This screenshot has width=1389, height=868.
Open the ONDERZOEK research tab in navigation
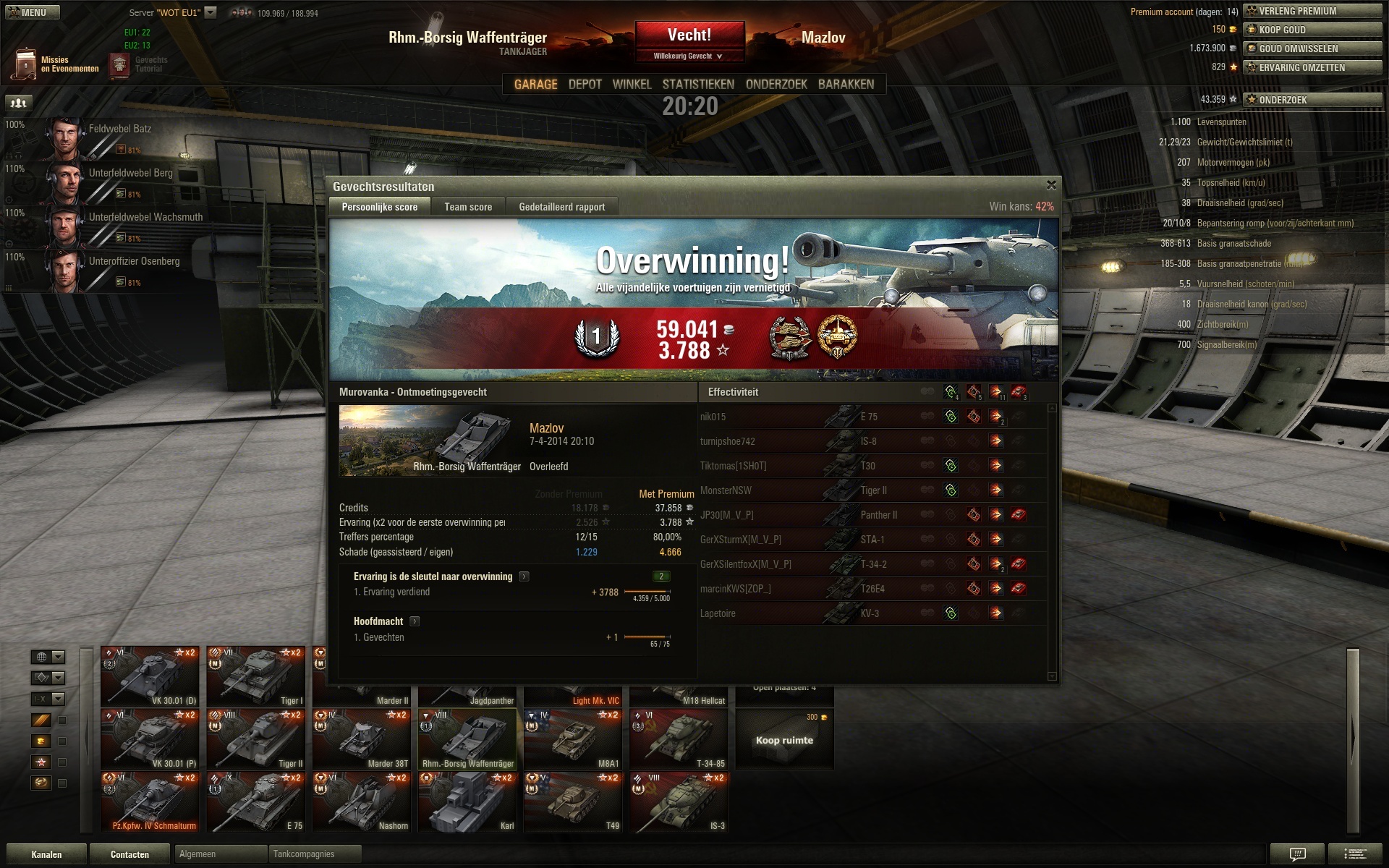776,85
